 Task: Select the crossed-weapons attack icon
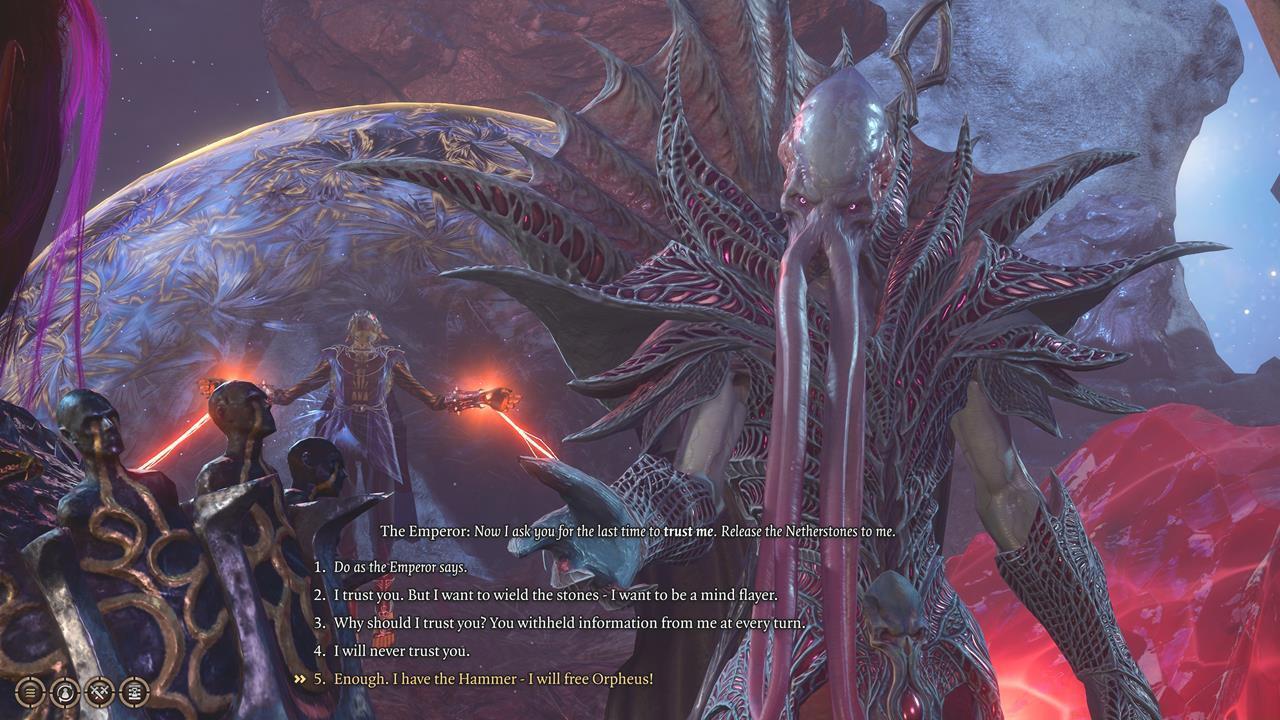pyautogui.click(x=98, y=692)
